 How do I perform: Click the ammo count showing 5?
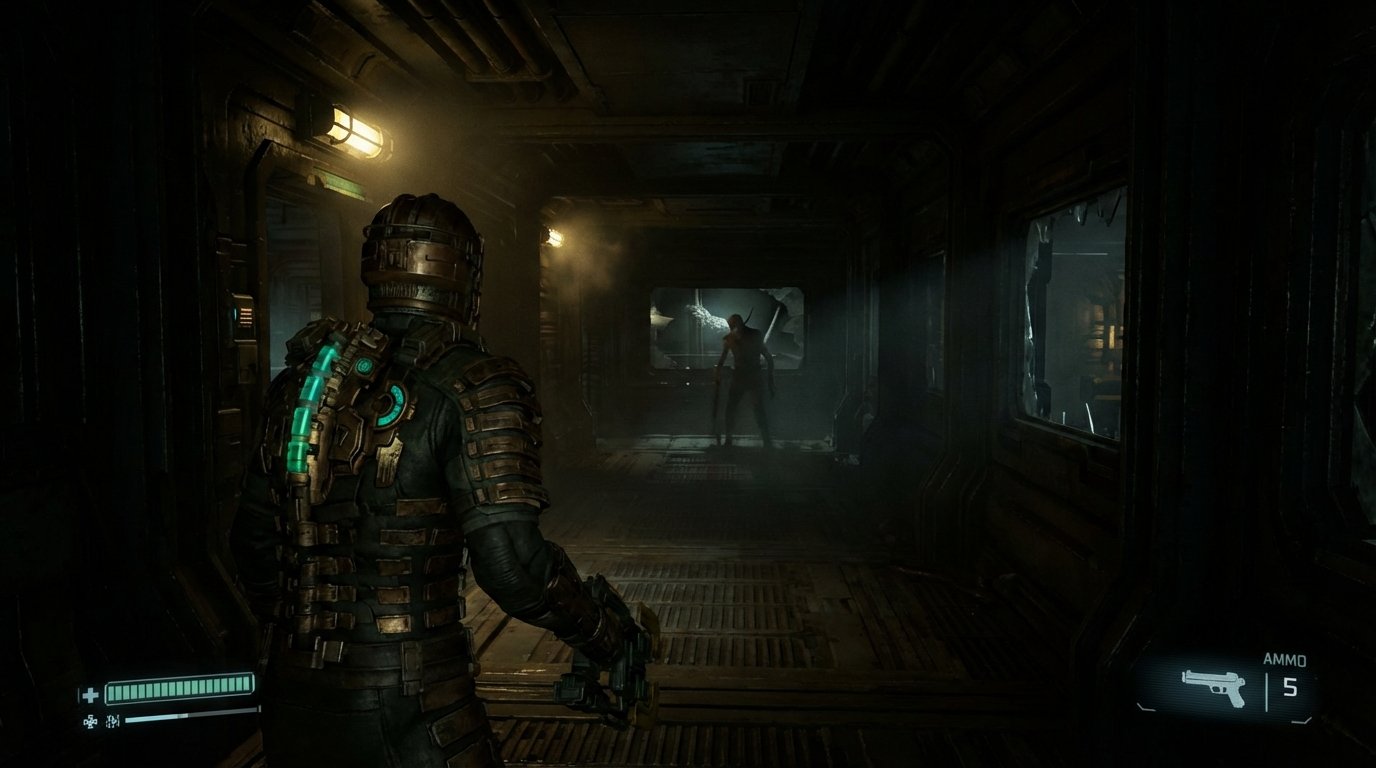pyautogui.click(x=1290, y=686)
